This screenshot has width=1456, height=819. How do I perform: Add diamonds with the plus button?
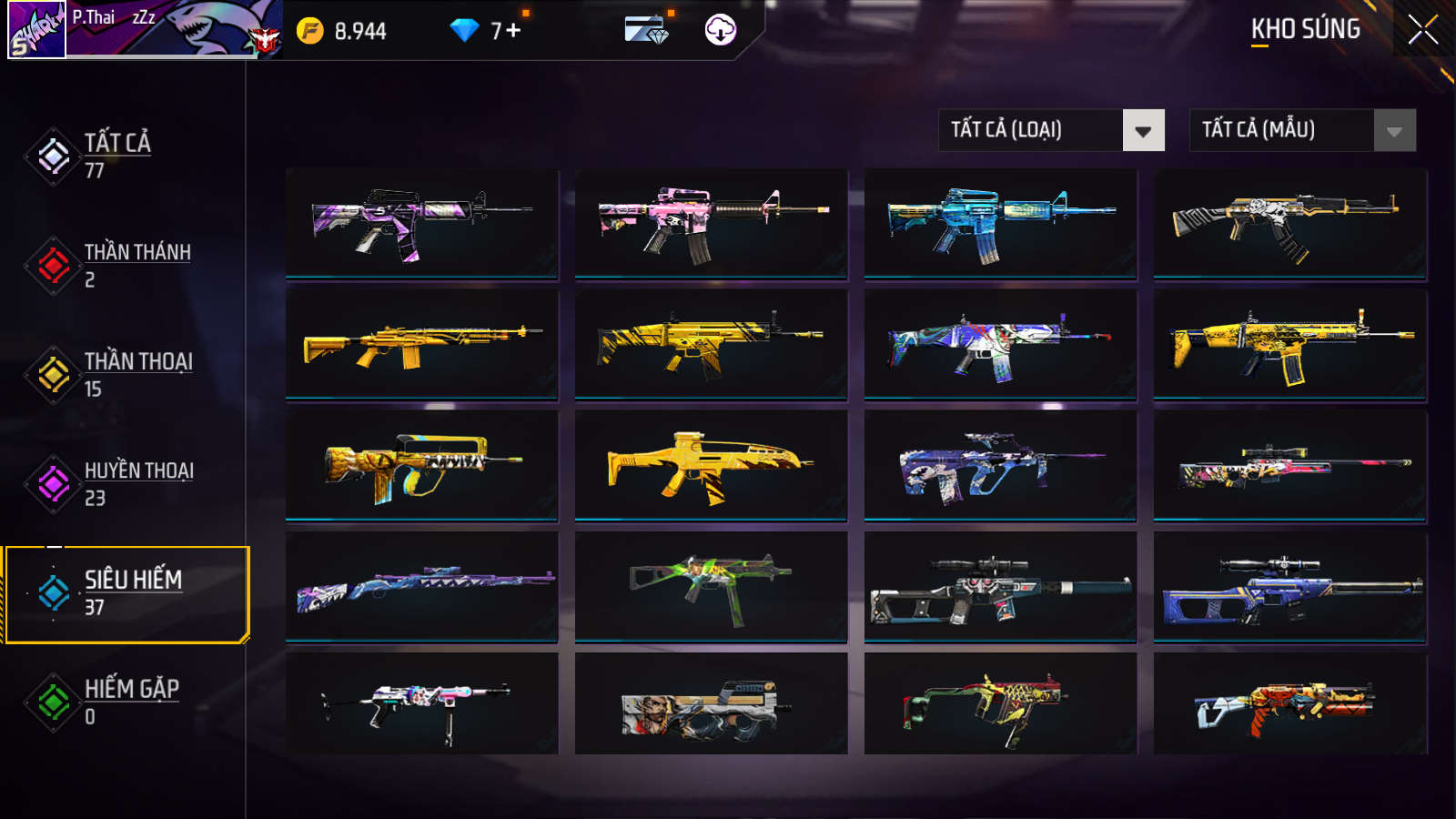(513, 31)
